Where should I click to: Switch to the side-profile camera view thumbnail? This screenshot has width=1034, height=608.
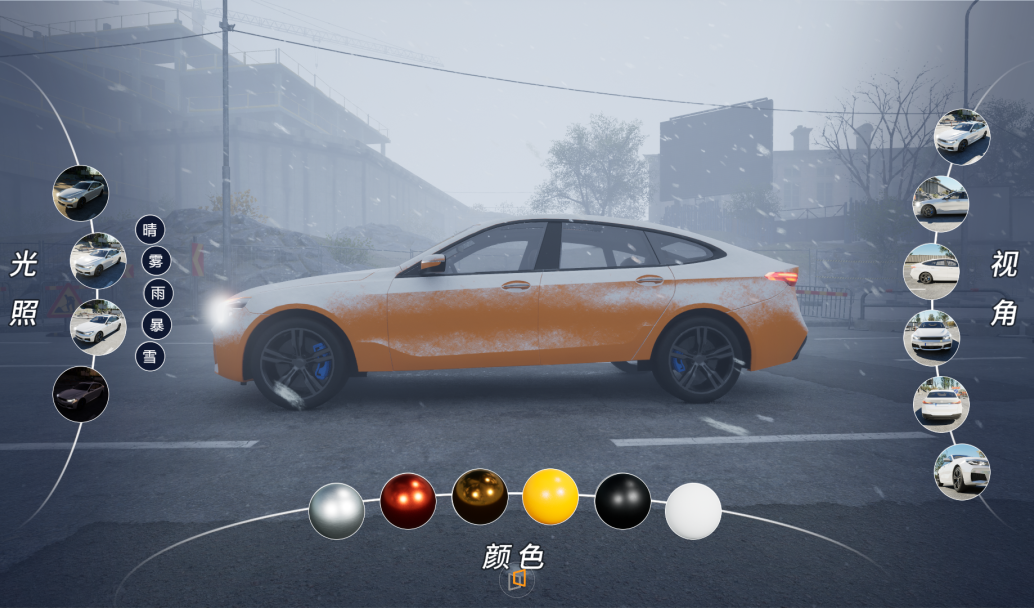(x=932, y=271)
